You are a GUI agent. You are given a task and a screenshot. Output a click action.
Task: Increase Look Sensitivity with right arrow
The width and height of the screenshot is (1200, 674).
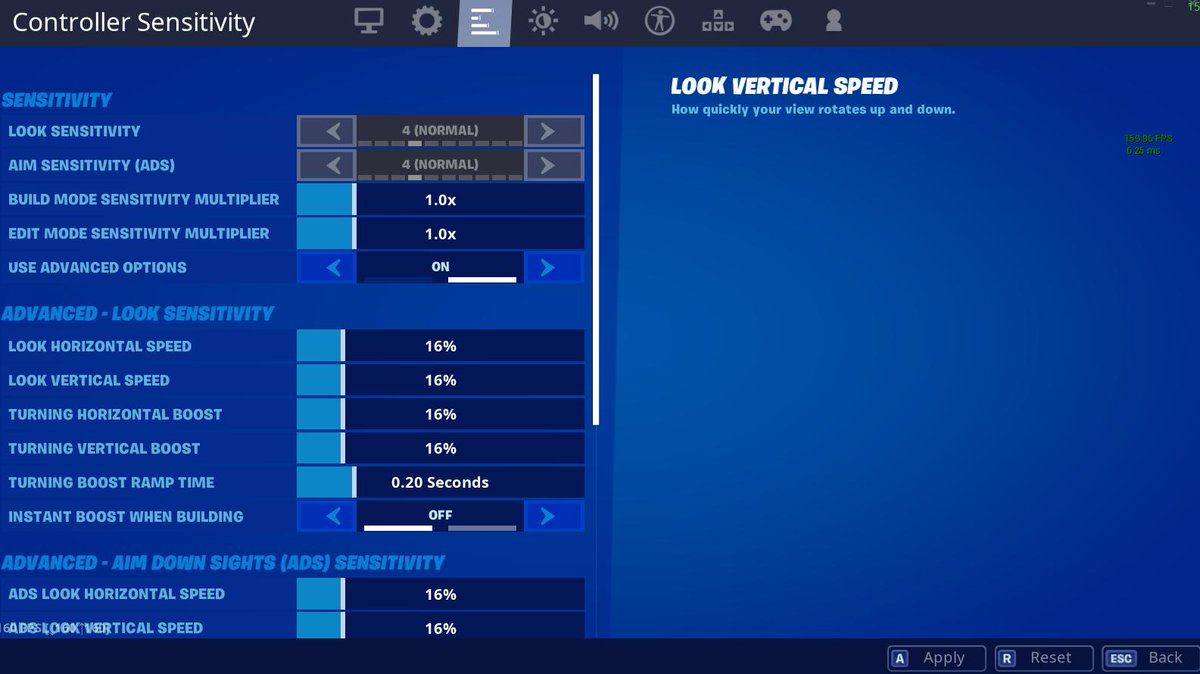tap(554, 131)
